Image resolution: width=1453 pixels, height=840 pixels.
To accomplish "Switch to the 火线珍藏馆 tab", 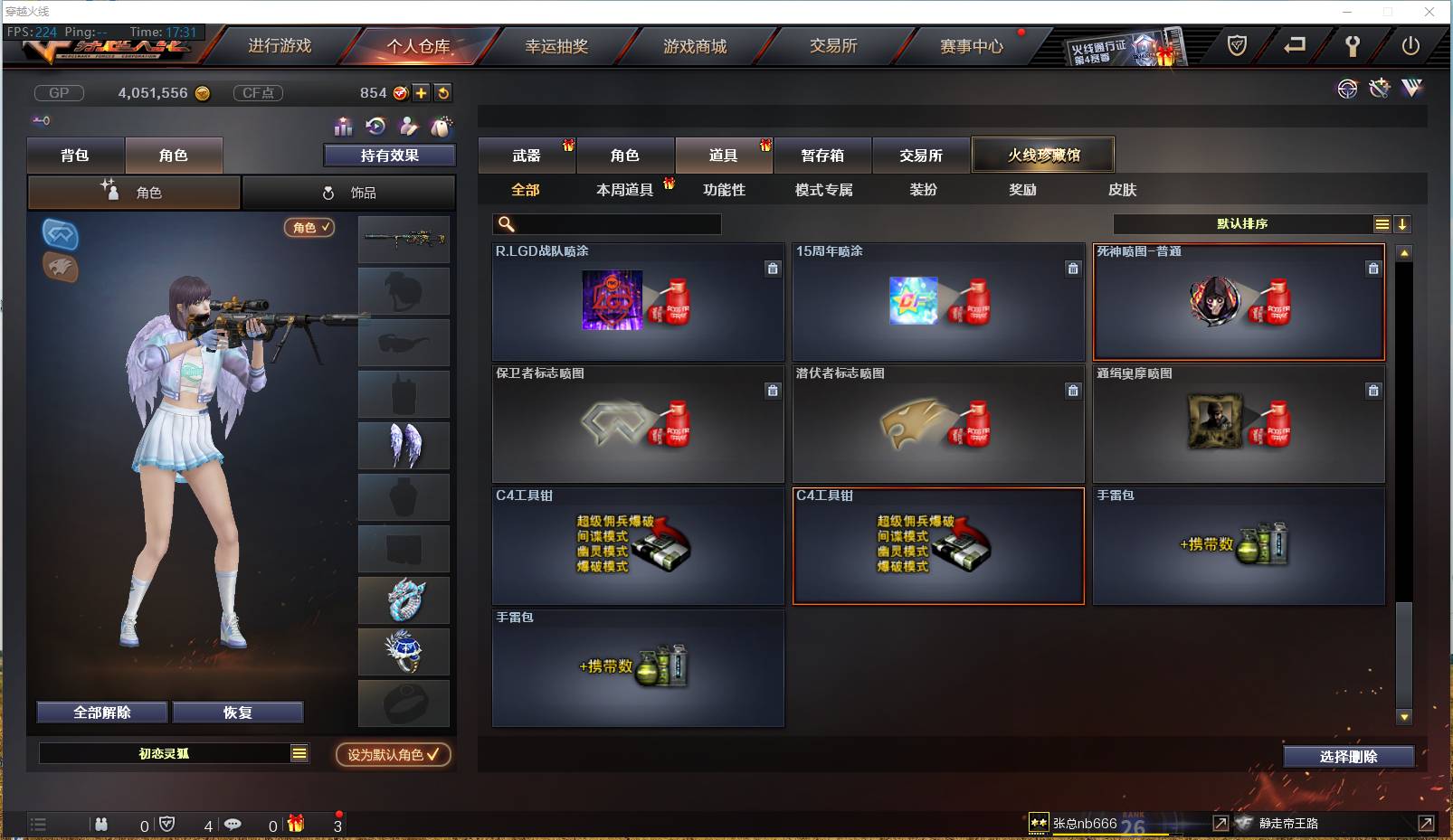I will (x=1042, y=154).
